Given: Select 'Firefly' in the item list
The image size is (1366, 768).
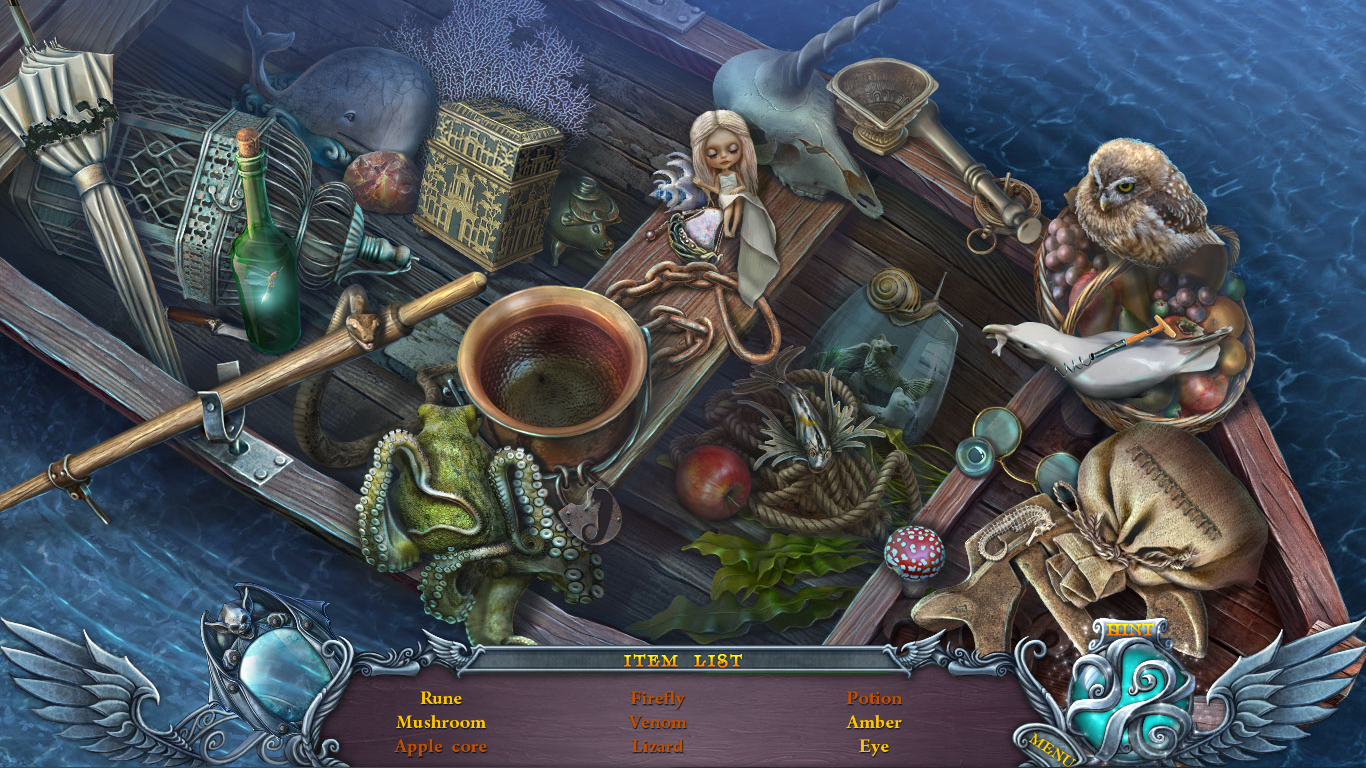Looking at the screenshot, I should [x=657, y=698].
